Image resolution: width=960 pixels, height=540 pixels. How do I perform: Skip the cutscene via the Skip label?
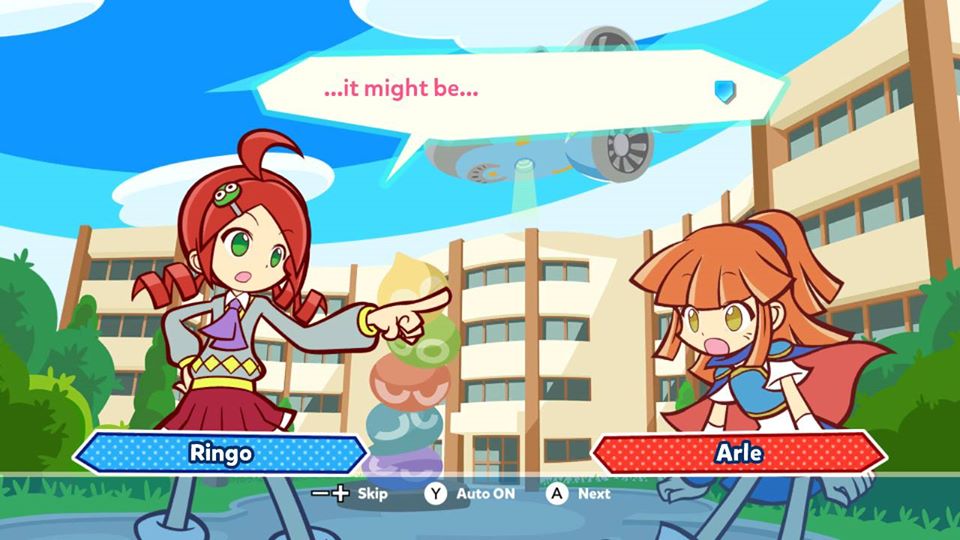pyautogui.click(x=372, y=493)
